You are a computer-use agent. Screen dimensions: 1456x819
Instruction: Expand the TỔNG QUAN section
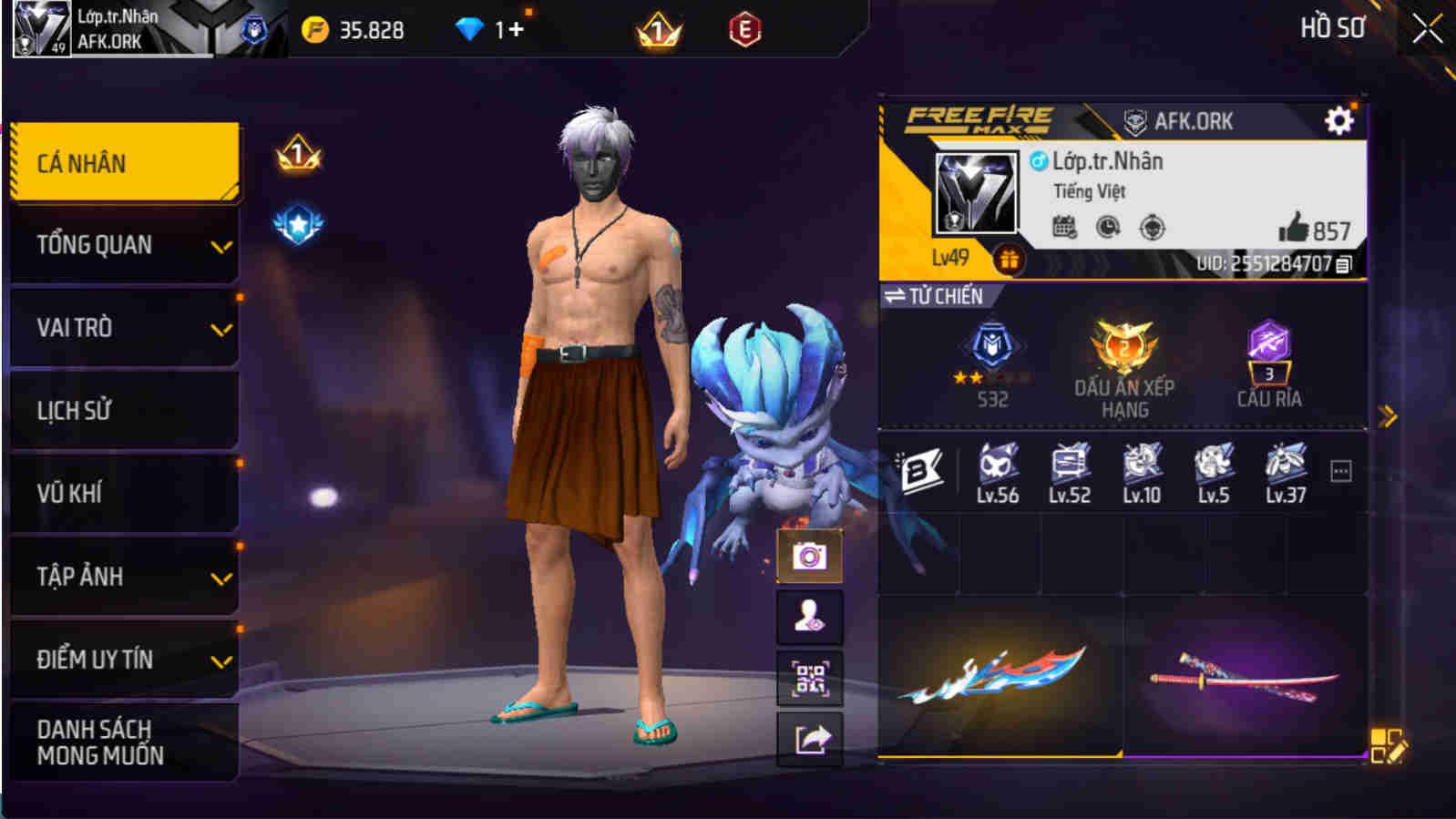(123, 244)
